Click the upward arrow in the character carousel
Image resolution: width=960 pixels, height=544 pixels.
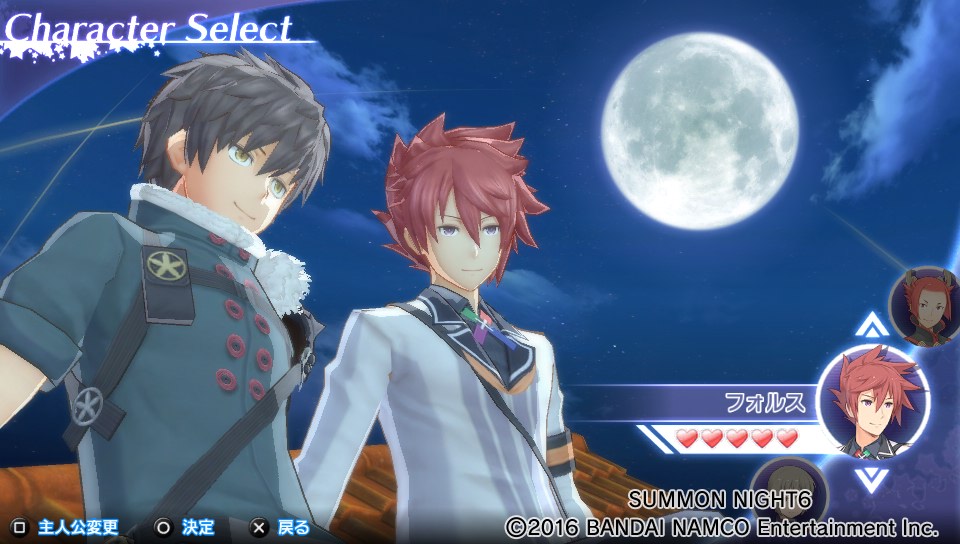[x=872, y=325]
